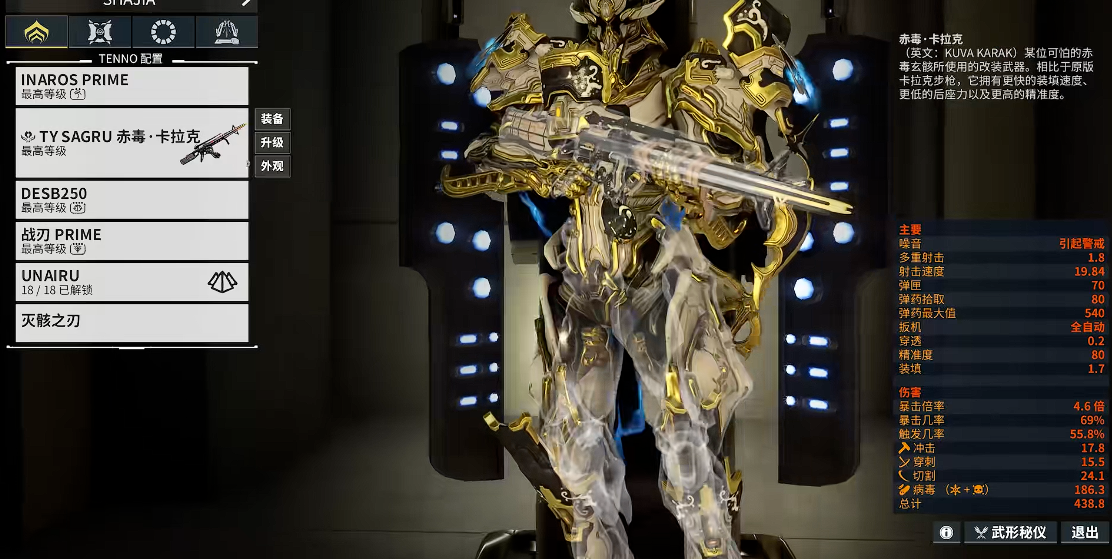Open the 升级 upgrade screen
The width and height of the screenshot is (1112, 559).
tap(272, 143)
